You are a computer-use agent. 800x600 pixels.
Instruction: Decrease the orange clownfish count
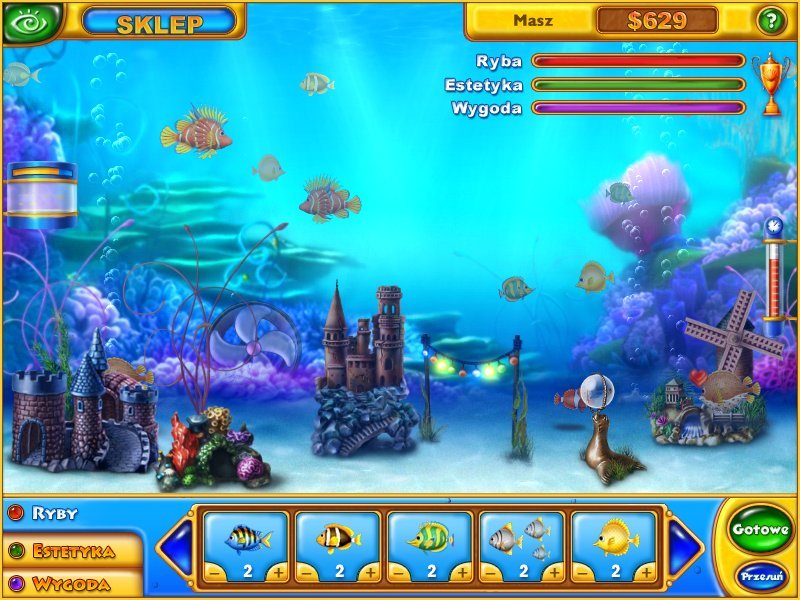coord(307,572)
